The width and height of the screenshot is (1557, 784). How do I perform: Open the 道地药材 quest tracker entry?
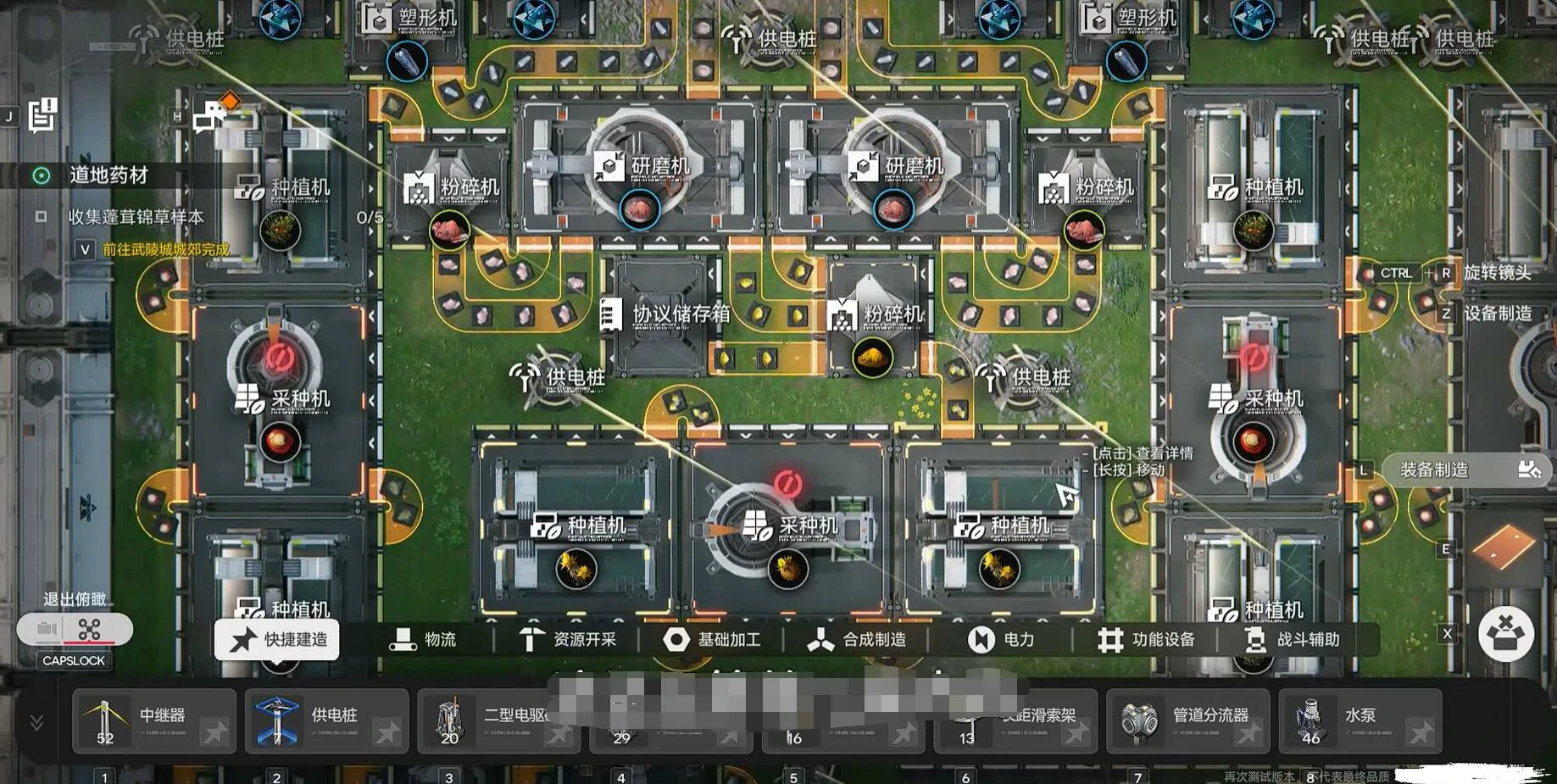click(x=108, y=175)
